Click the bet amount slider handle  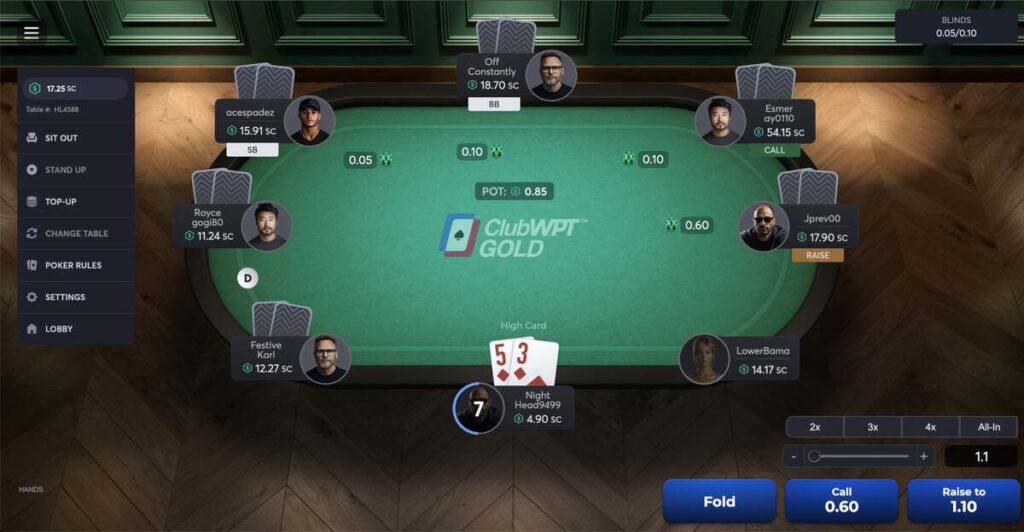point(814,457)
